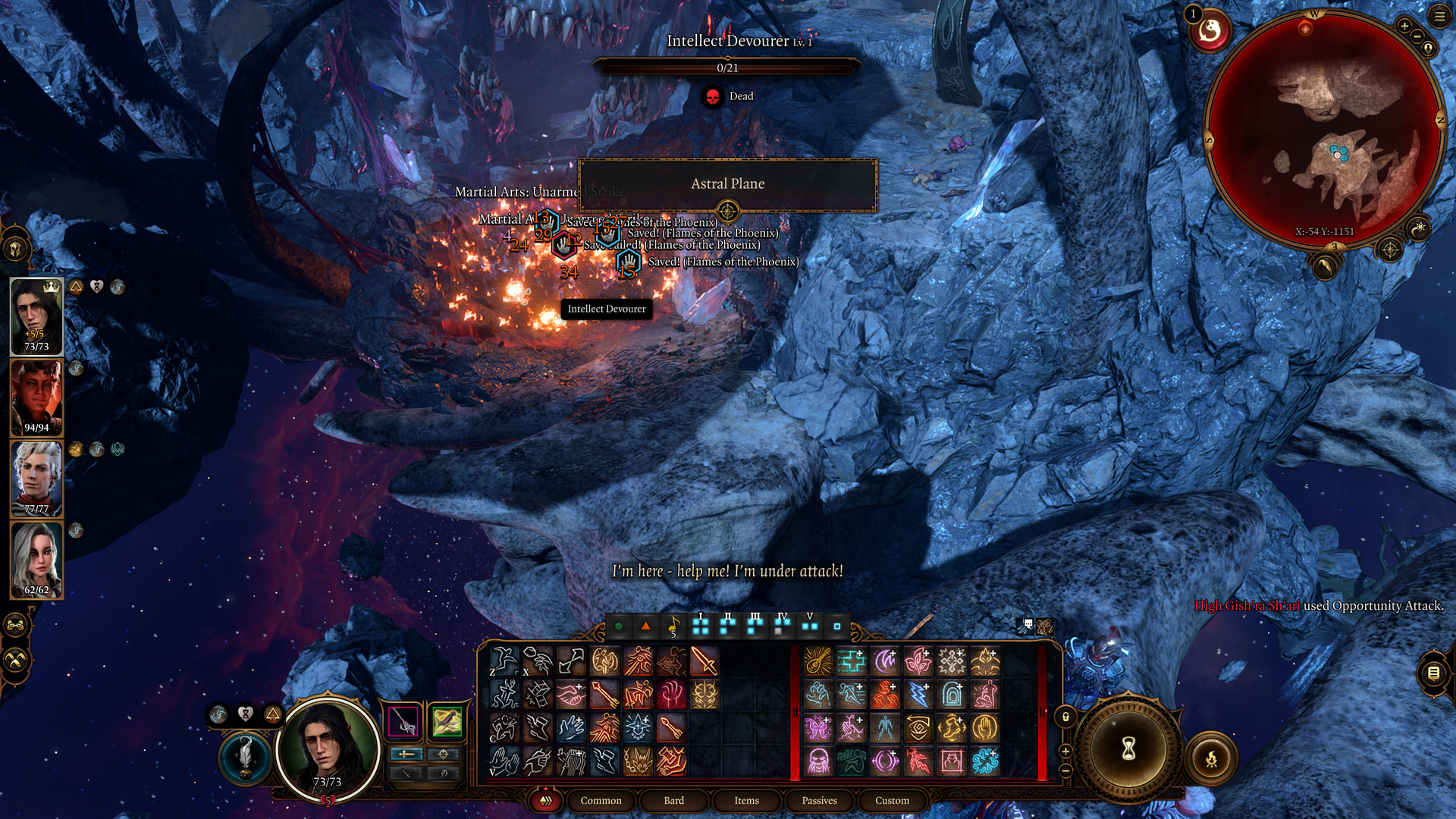Screen dimensions: 1456x819
Task: Show the Items hotbar tab
Action: pos(746,800)
